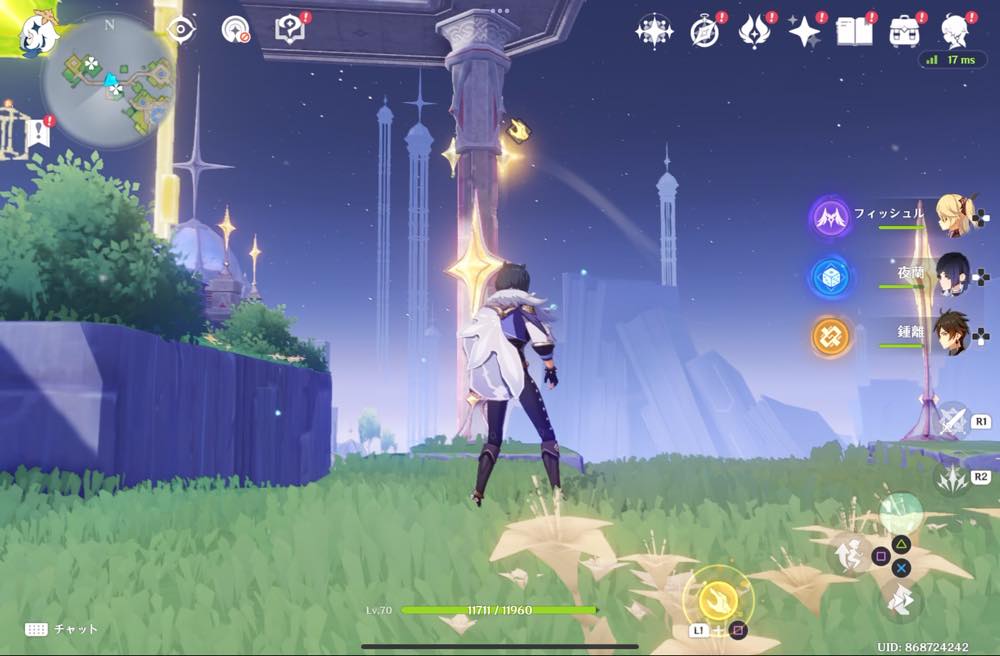Open the battle pass flame icon
This screenshot has height=656, width=1000.
click(x=754, y=32)
